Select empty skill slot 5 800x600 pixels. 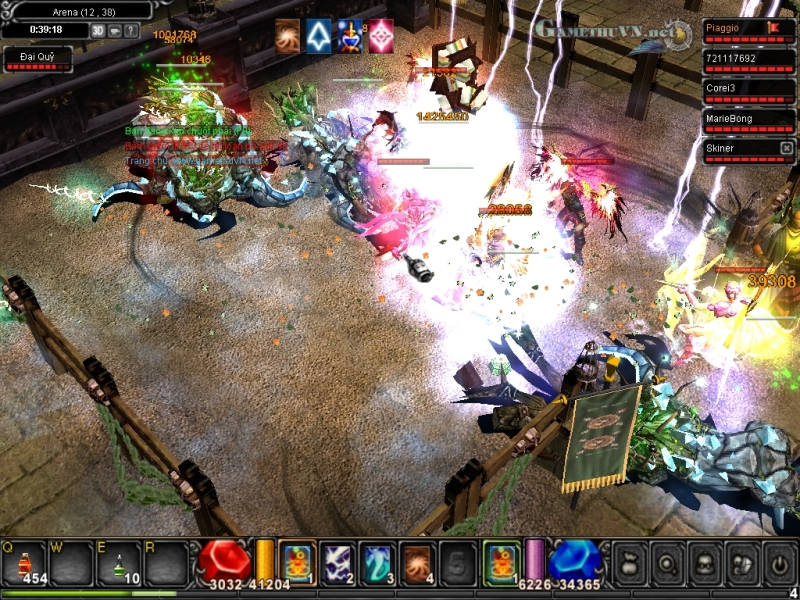click(x=456, y=563)
